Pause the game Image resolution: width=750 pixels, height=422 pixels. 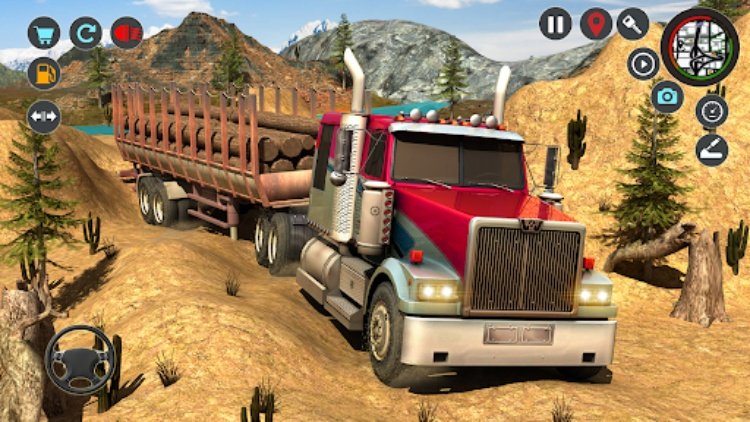(x=556, y=23)
